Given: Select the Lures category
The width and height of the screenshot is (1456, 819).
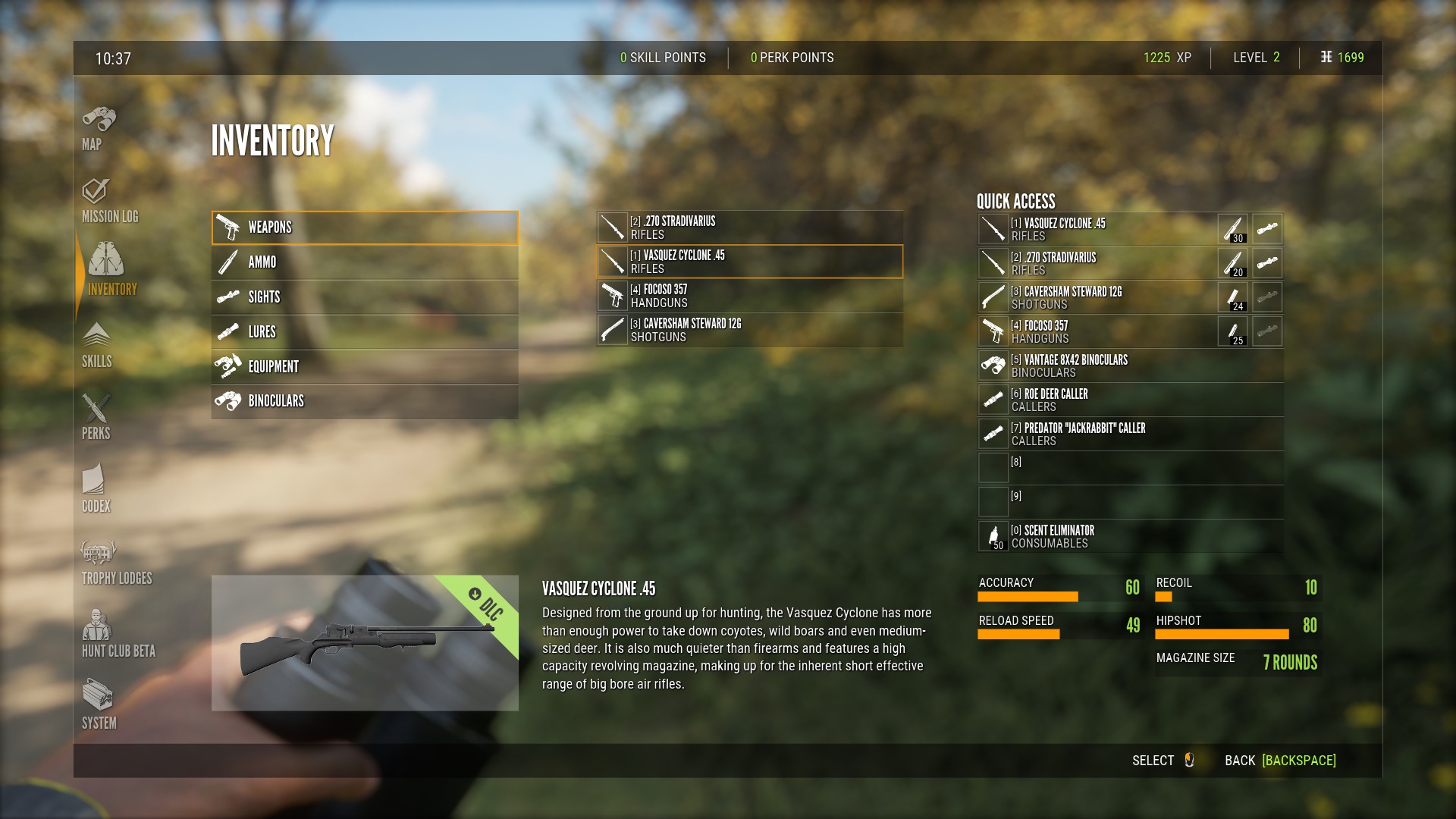Looking at the screenshot, I should pyautogui.click(x=365, y=332).
